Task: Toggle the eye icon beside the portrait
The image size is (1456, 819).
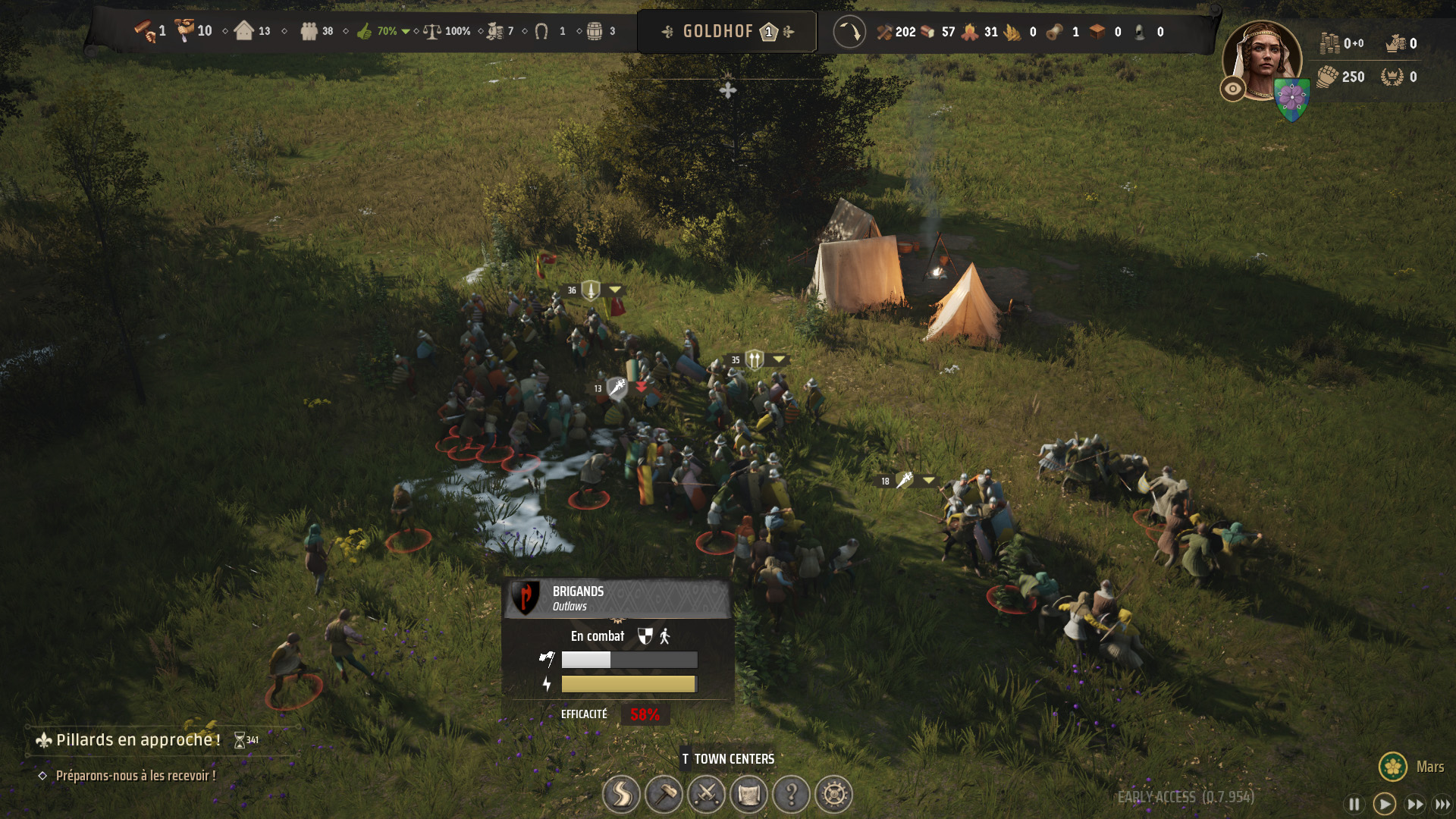Action: tap(1233, 89)
